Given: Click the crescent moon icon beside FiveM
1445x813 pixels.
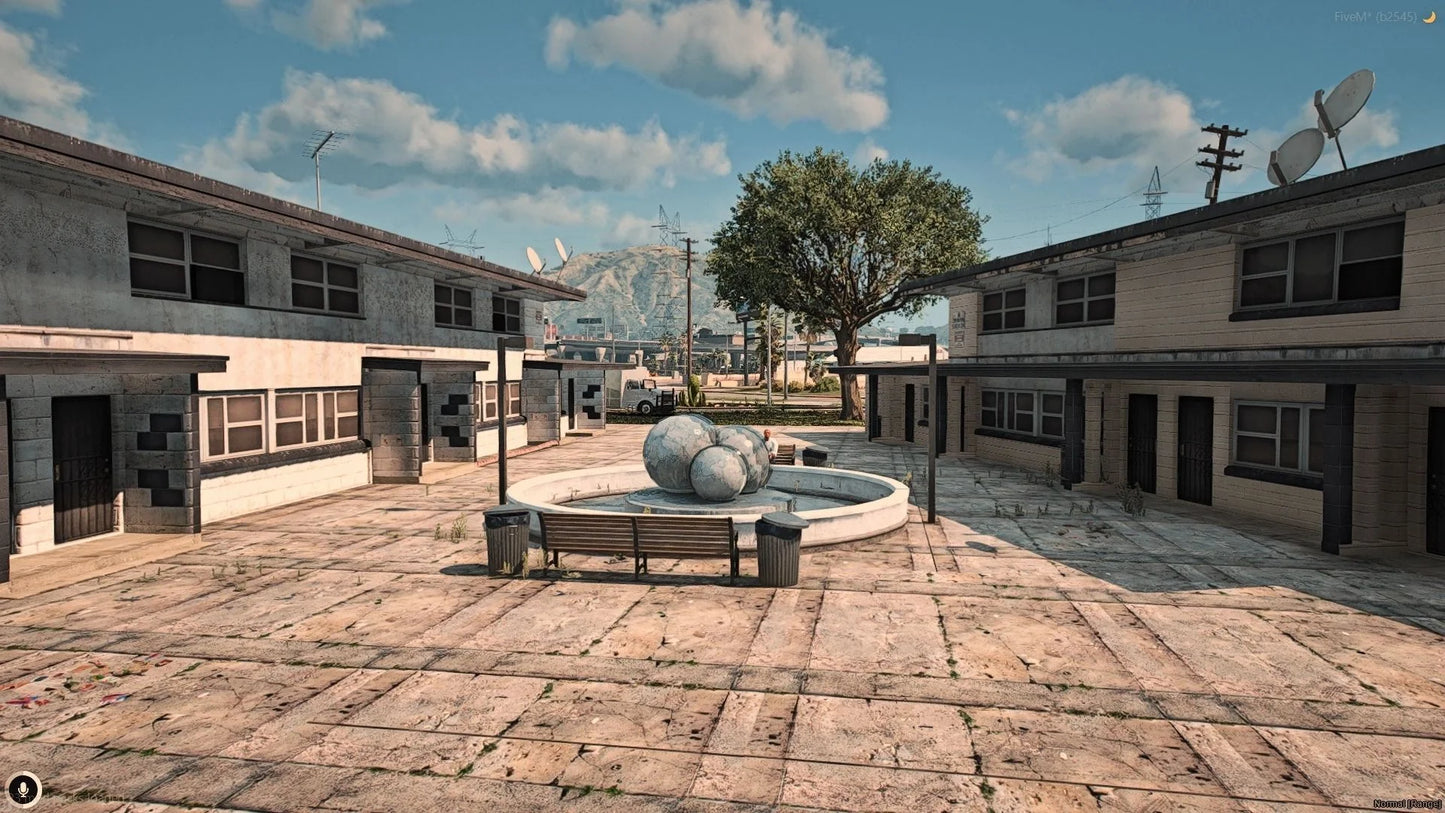Looking at the screenshot, I should [x=1429, y=17].
